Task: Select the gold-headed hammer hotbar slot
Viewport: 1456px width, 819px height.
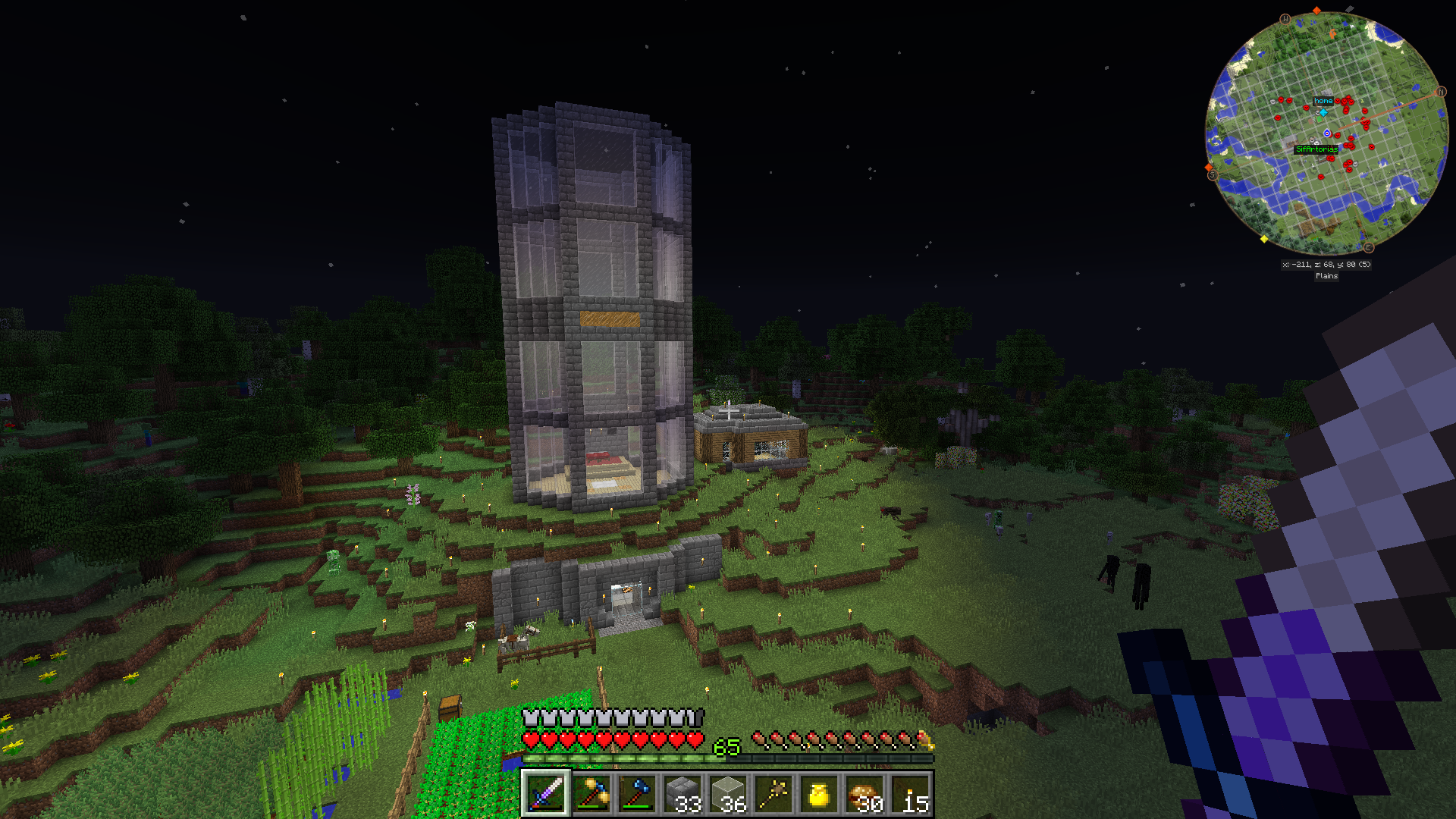Action: pyautogui.click(x=591, y=794)
